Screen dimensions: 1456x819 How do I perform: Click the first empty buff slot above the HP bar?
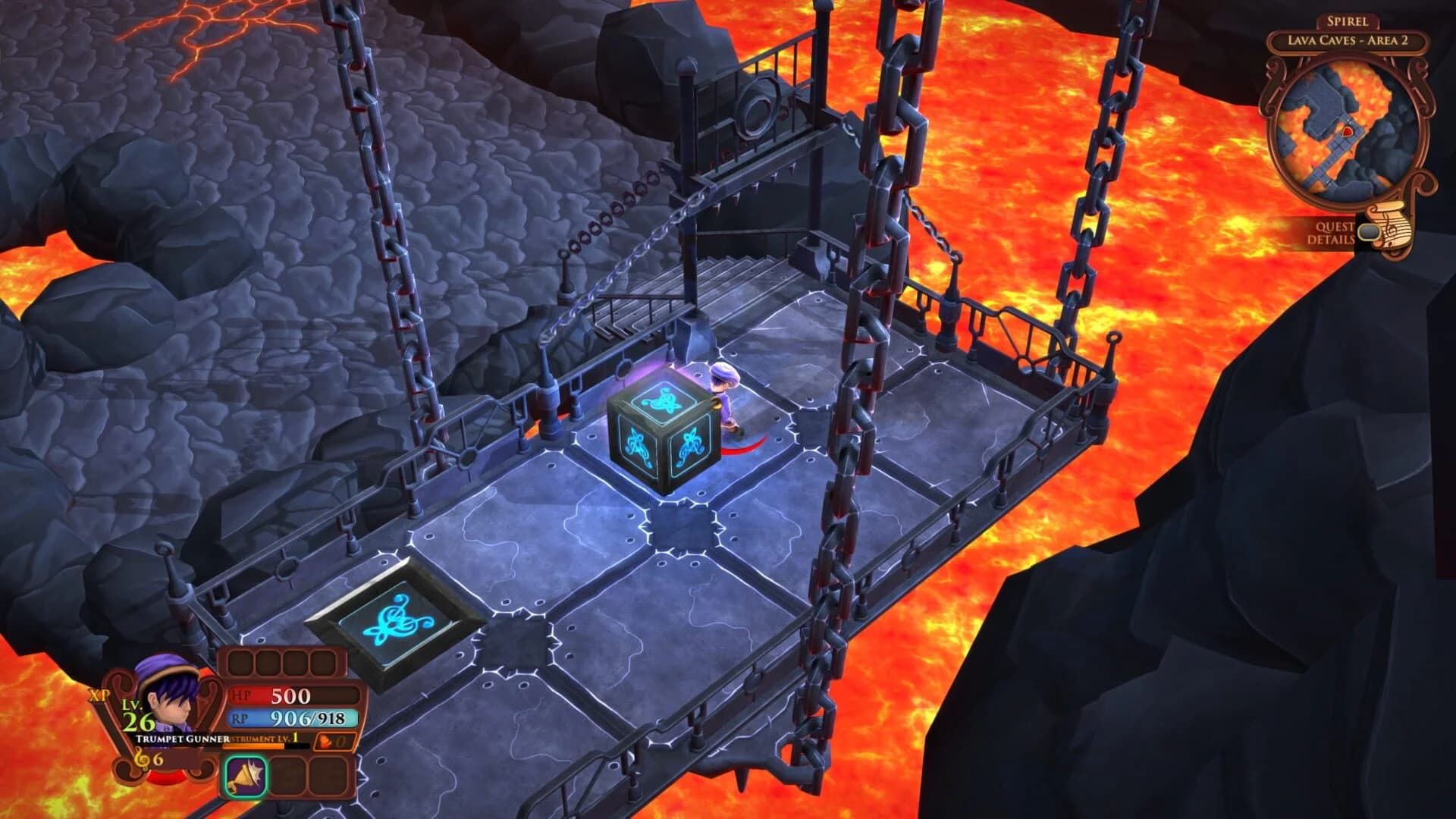click(x=240, y=662)
